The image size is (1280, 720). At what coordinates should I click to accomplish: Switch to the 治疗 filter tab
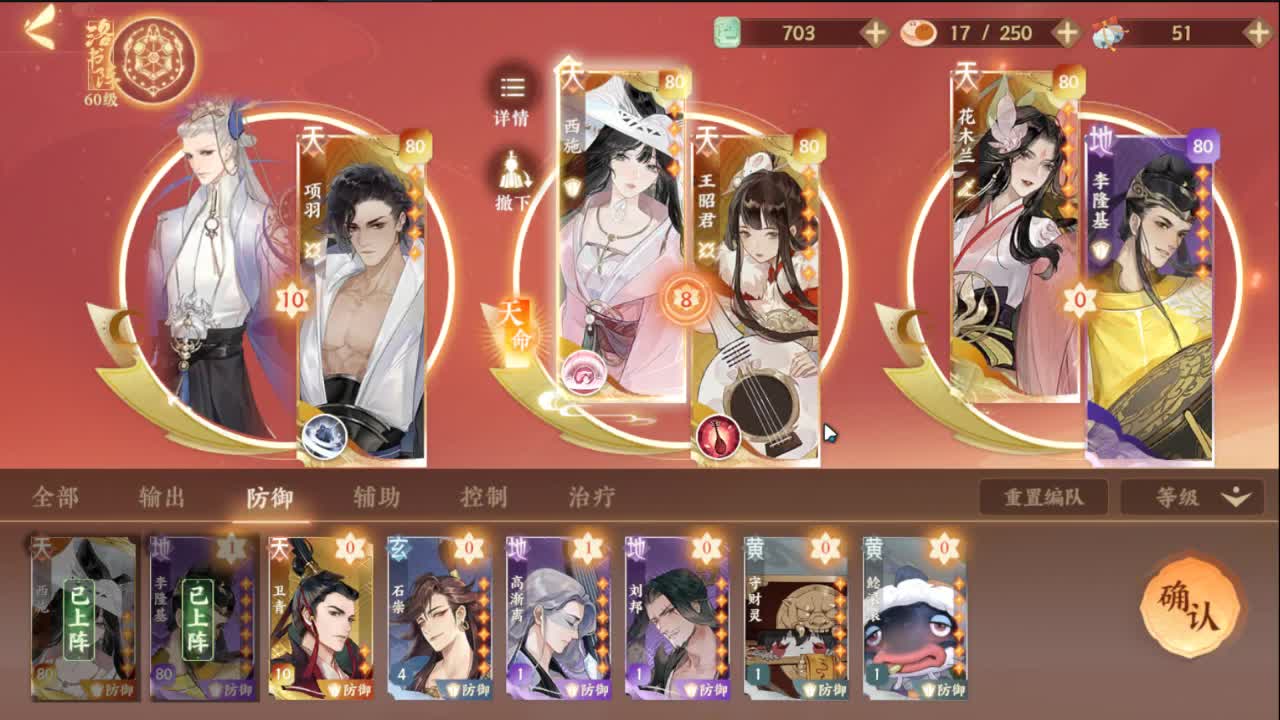point(591,494)
